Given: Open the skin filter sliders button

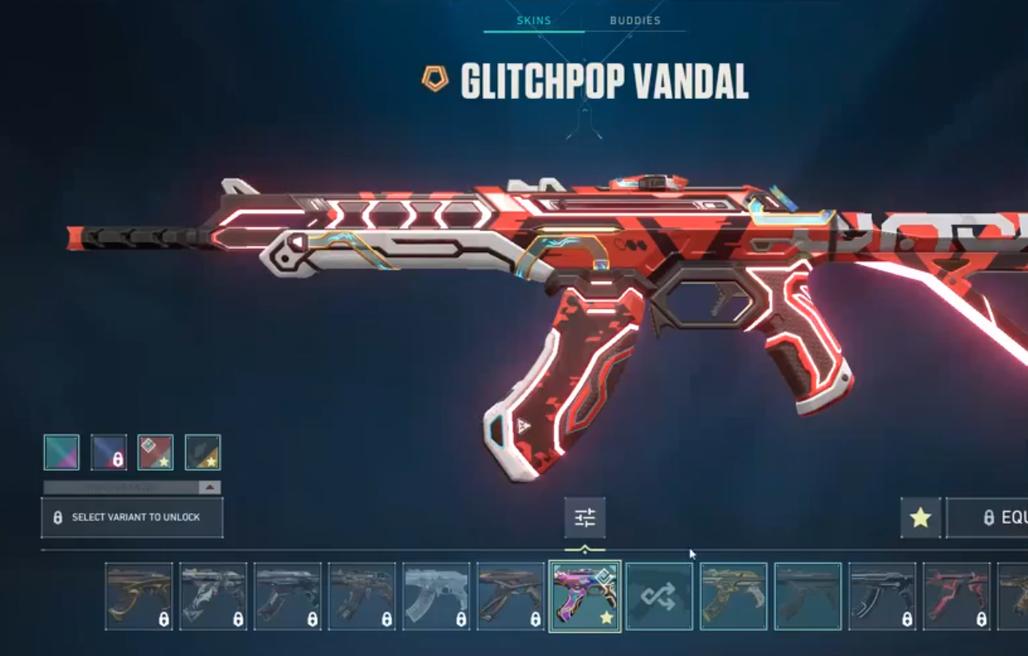Looking at the screenshot, I should pyautogui.click(x=585, y=517).
